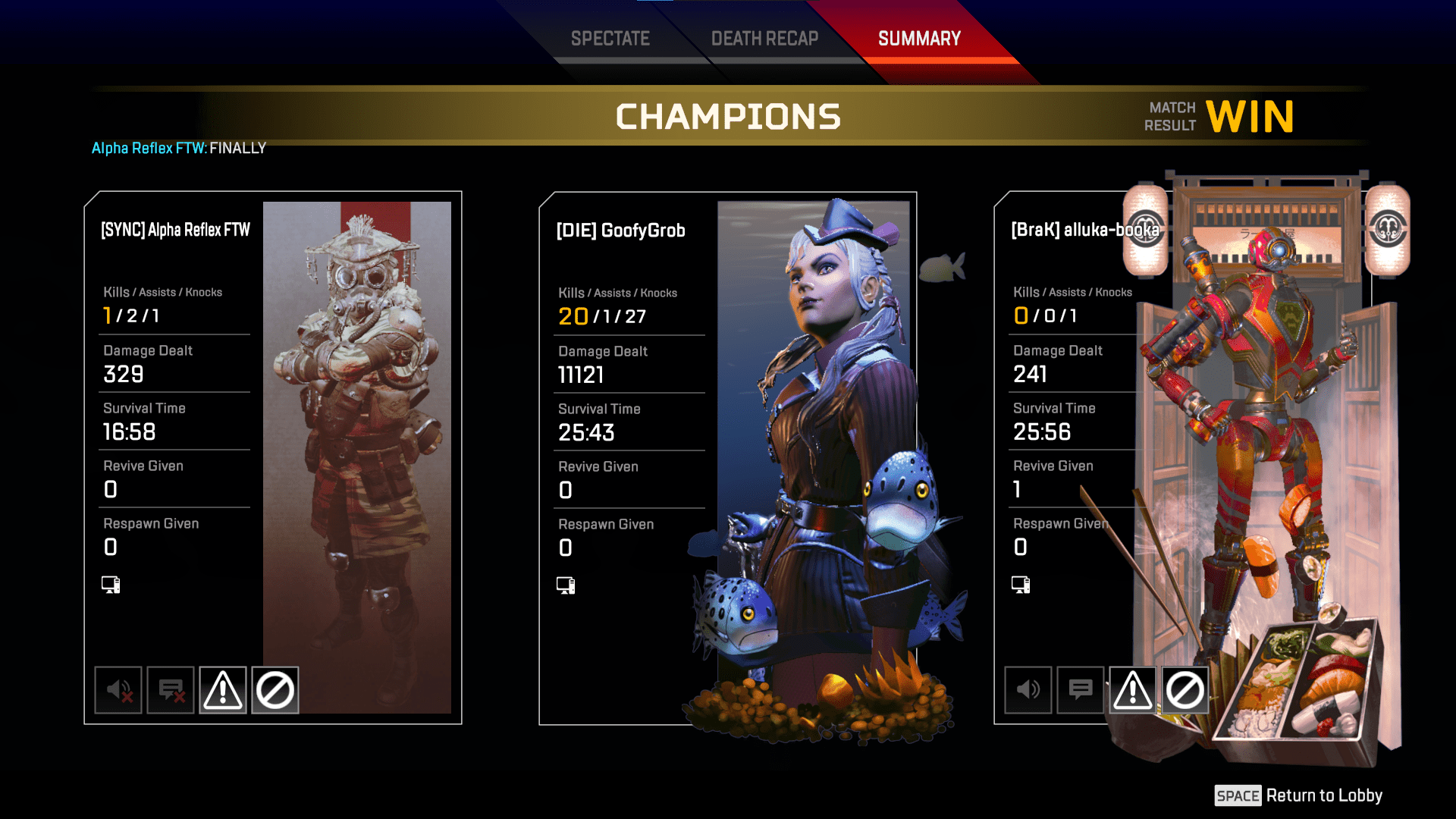Mute voice for alluka-booka
The height and width of the screenshot is (819, 1456).
(1028, 690)
